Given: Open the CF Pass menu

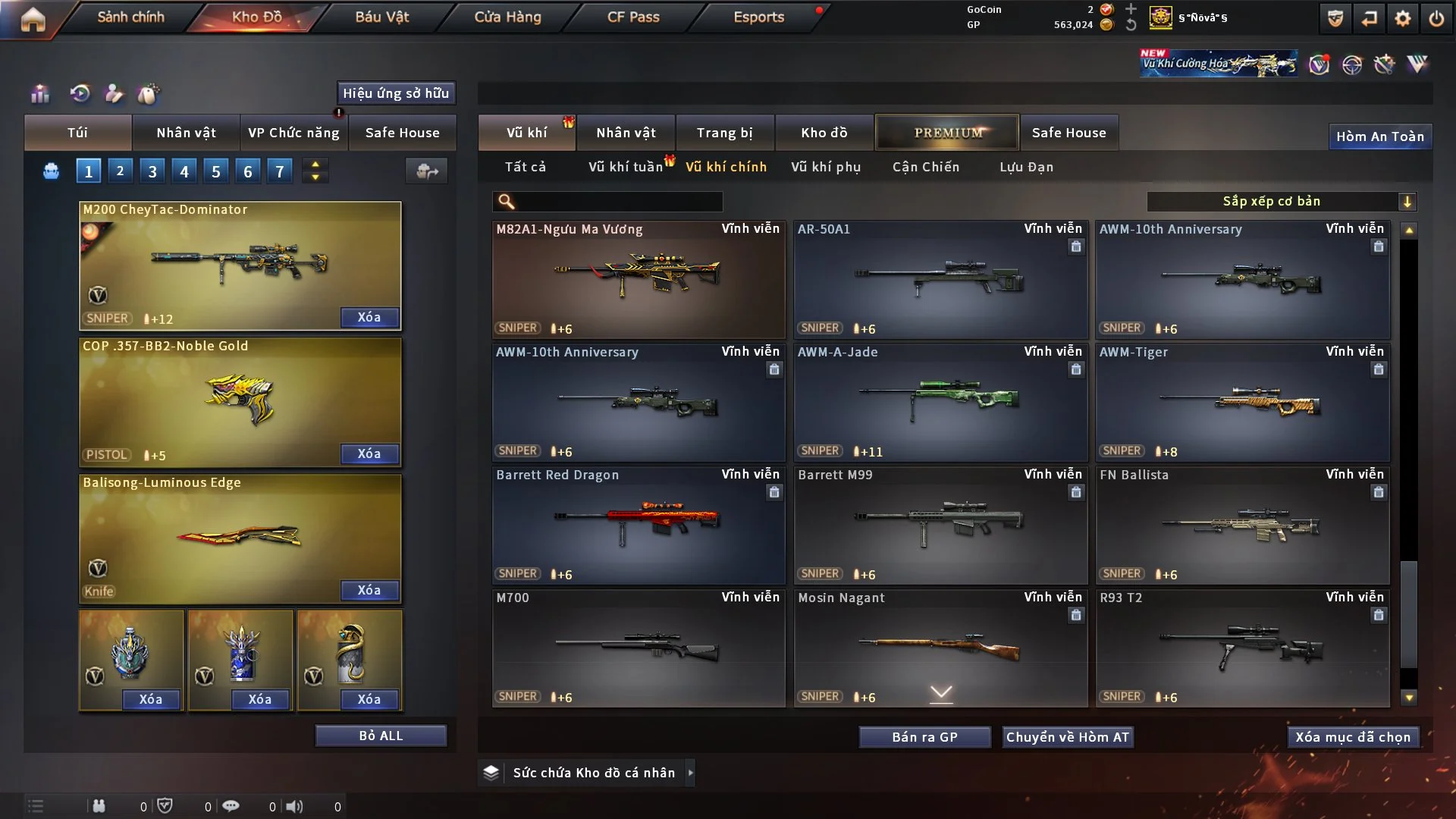Looking at the screenshot, I should [x=633, y=17].
